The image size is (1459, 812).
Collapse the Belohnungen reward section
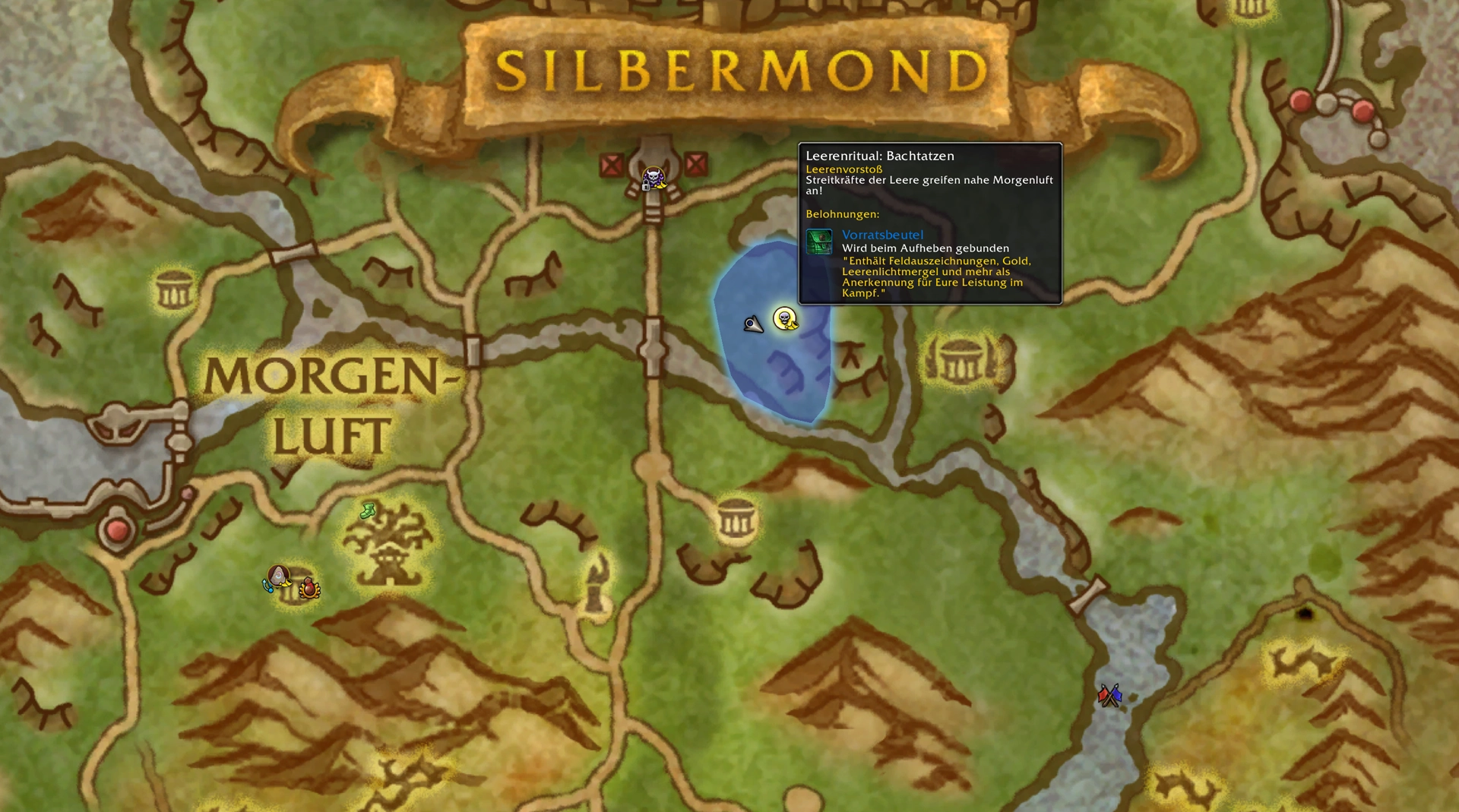point(843,215)
